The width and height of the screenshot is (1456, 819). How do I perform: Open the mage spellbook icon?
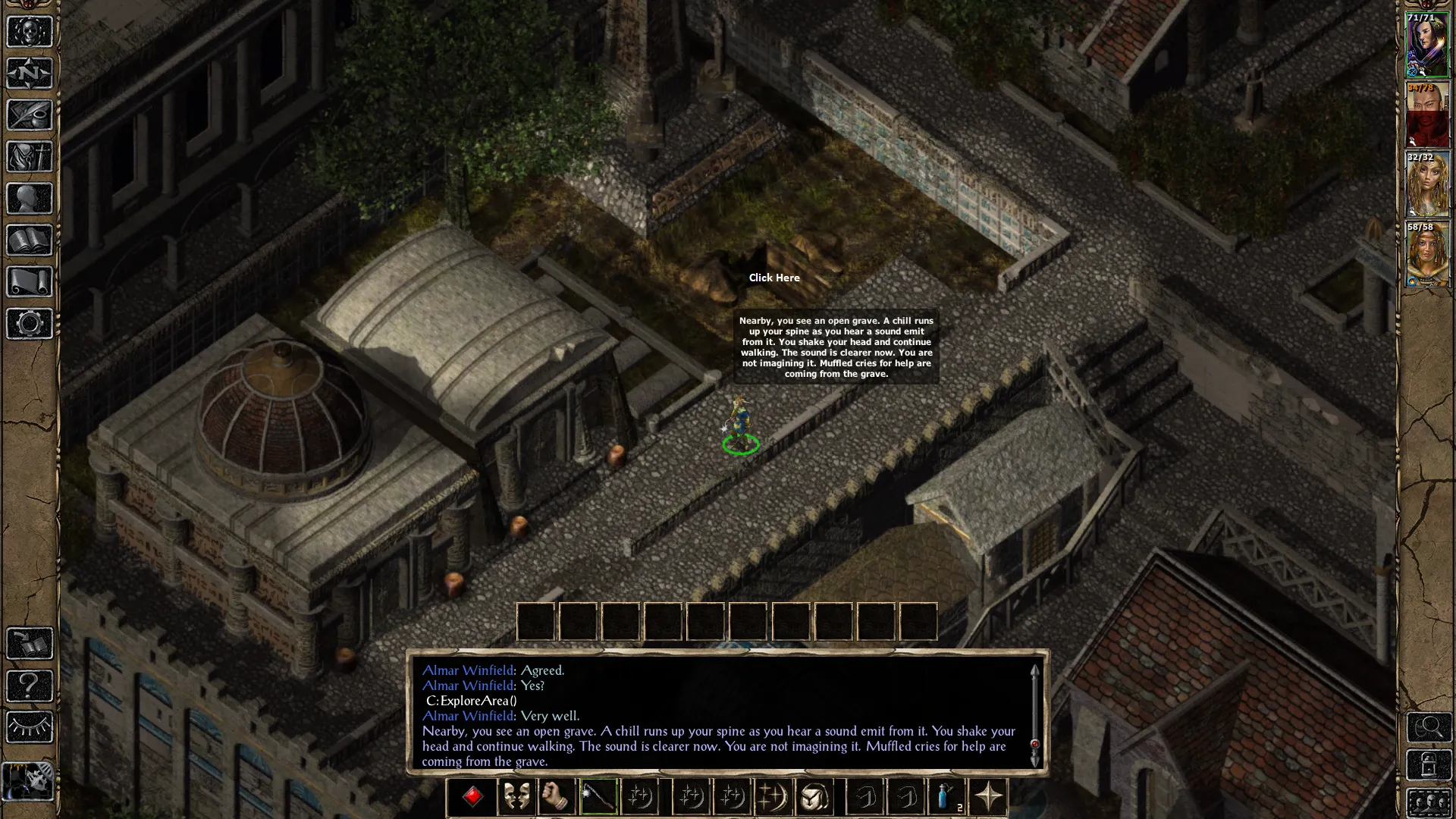(x=30, y=240)
